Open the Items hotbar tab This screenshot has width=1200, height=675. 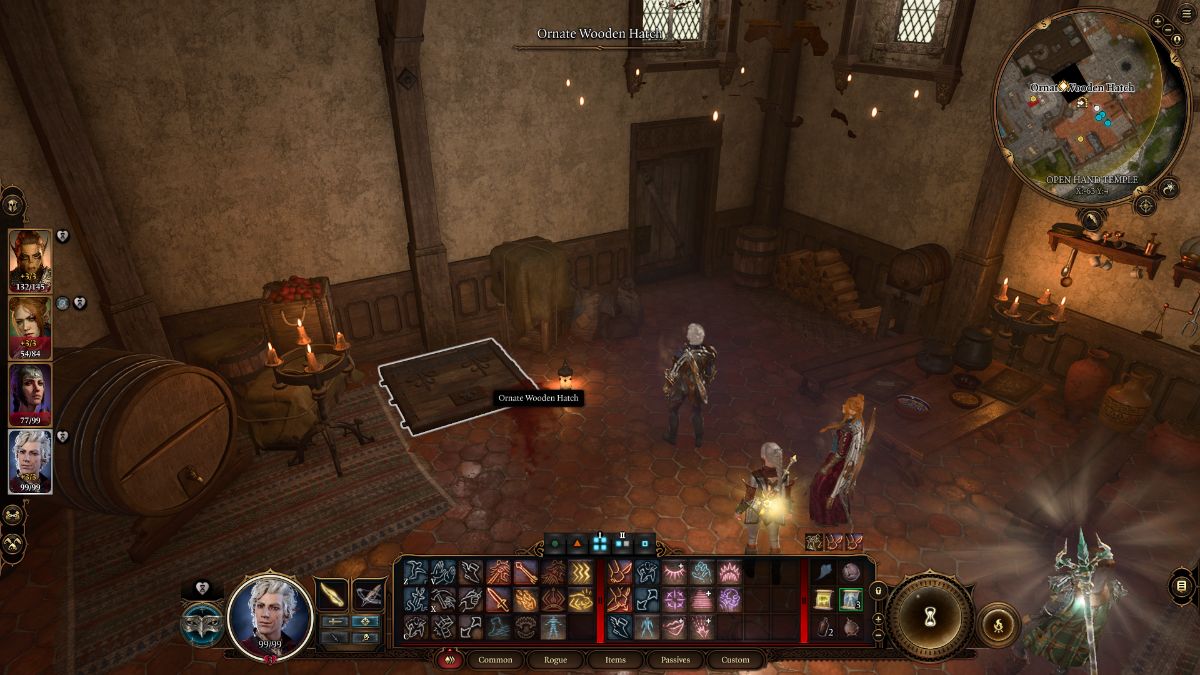pos(616,660)
